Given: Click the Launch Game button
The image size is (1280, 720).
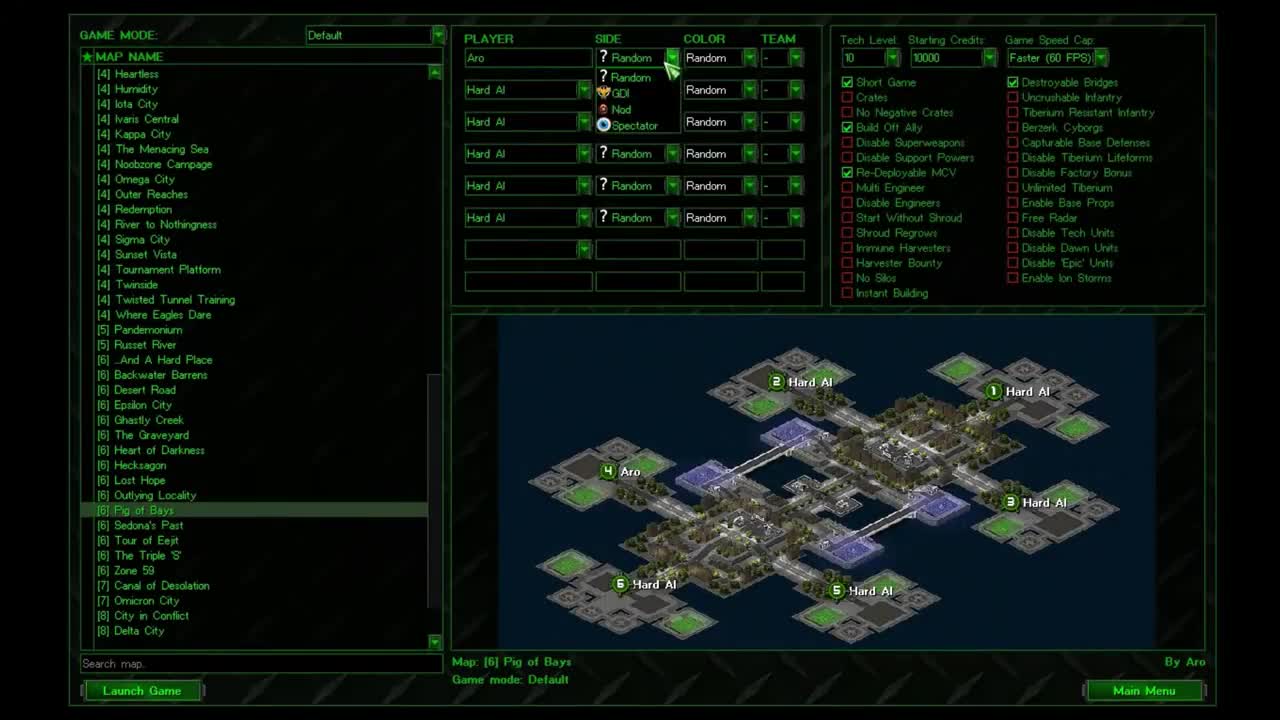Looking at the screenshot, I should pos(142,690).
